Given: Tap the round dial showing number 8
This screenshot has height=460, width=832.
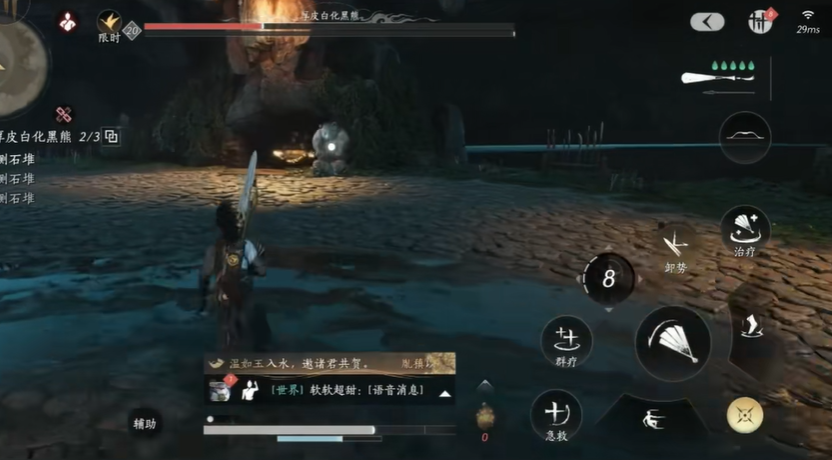Looking at the screenshot, I should pos(608,280).
